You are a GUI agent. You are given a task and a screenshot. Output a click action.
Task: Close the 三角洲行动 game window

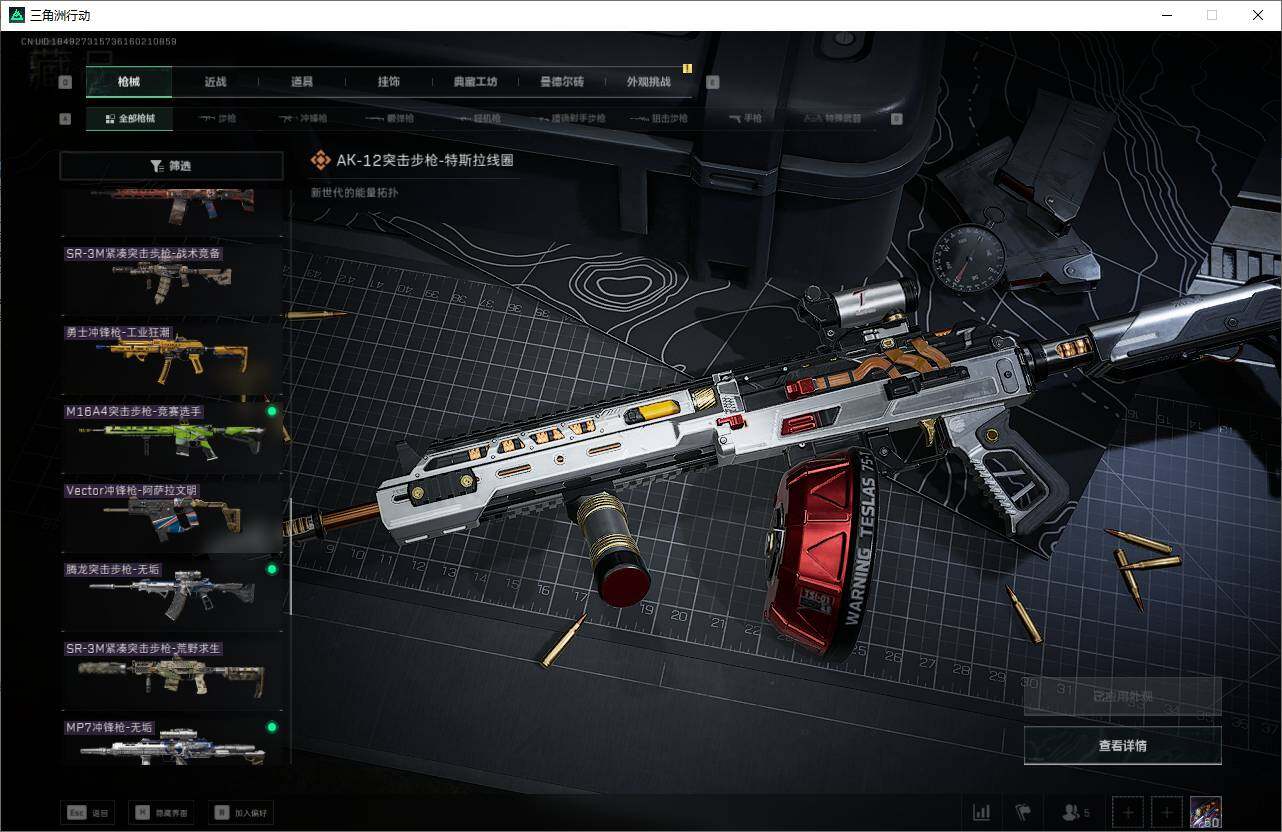click(x=1258, y=15)
